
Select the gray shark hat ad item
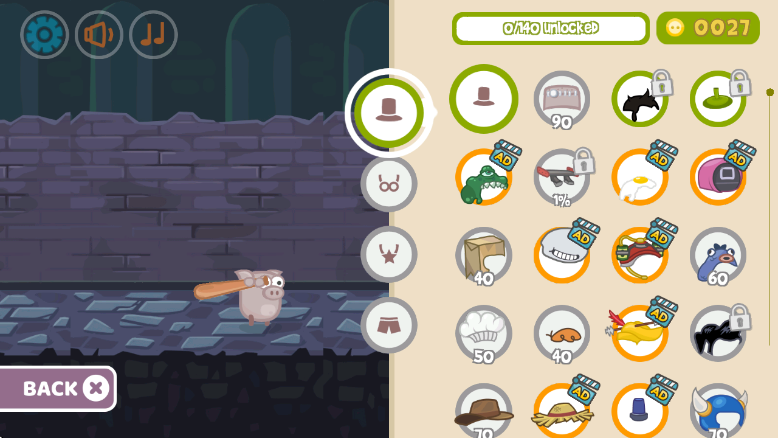pos(562,256)
